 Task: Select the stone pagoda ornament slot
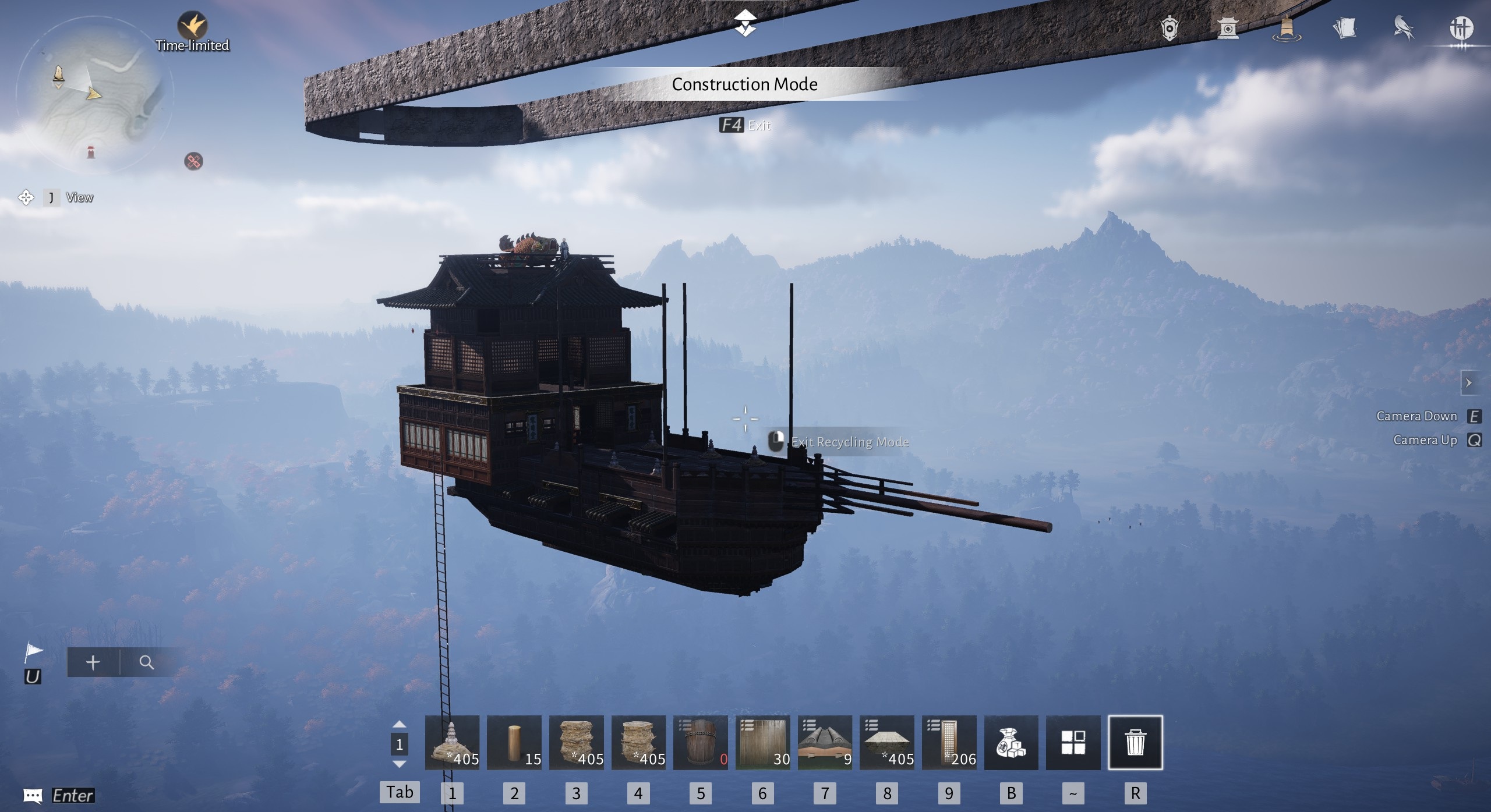click(452, 742)
